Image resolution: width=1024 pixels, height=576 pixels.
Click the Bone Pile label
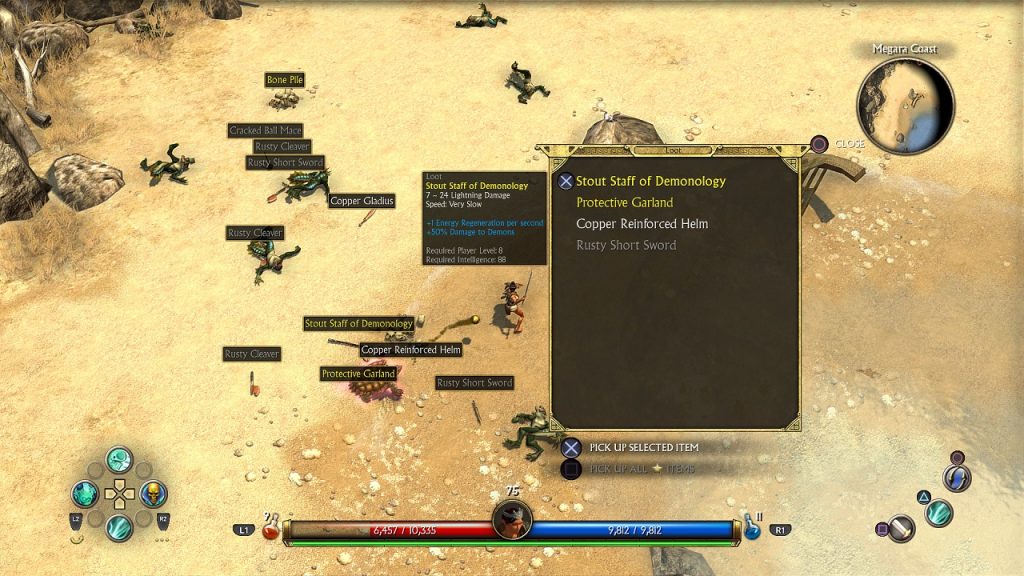pyautogui.click(x=284, y=80)
